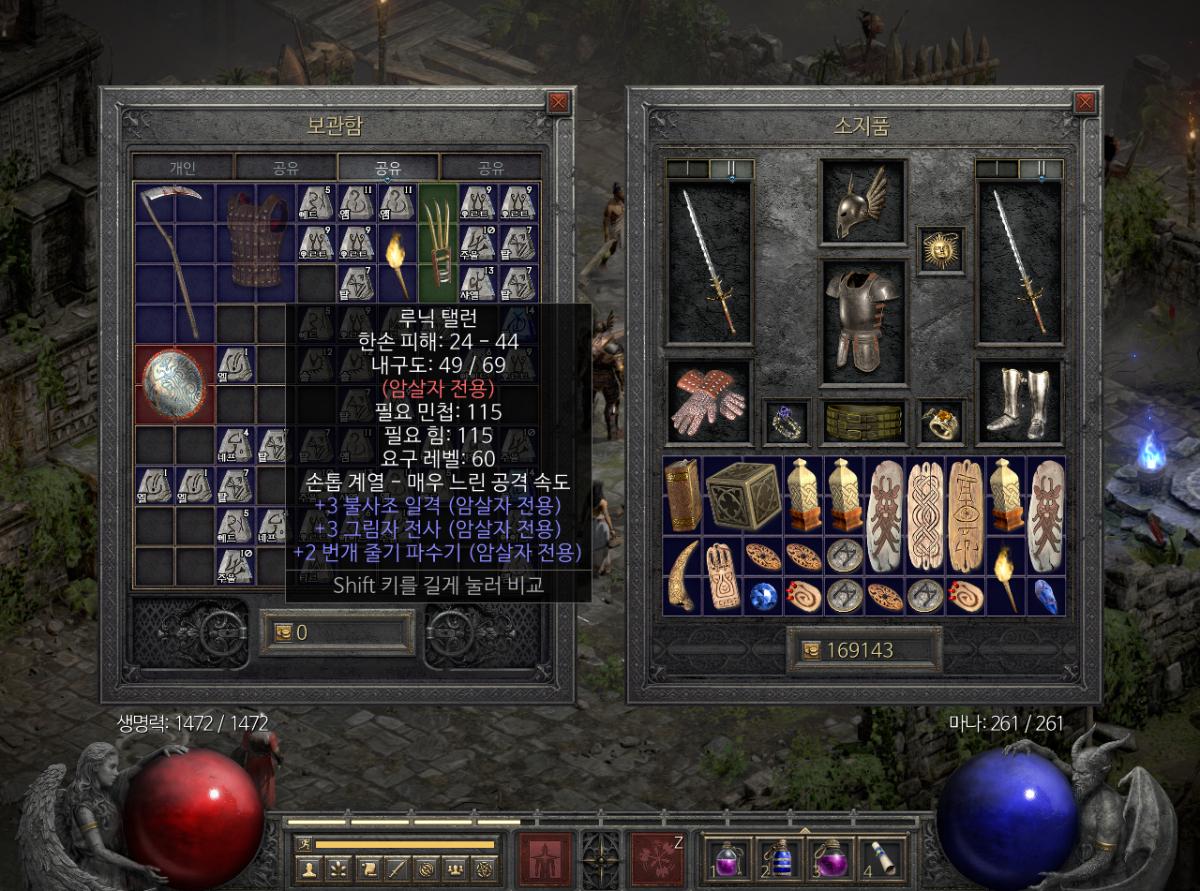The height and width of the screenshot is (891, 1200).
Task: Select the studded body armor in stash
Action: [x=255, y=240]
